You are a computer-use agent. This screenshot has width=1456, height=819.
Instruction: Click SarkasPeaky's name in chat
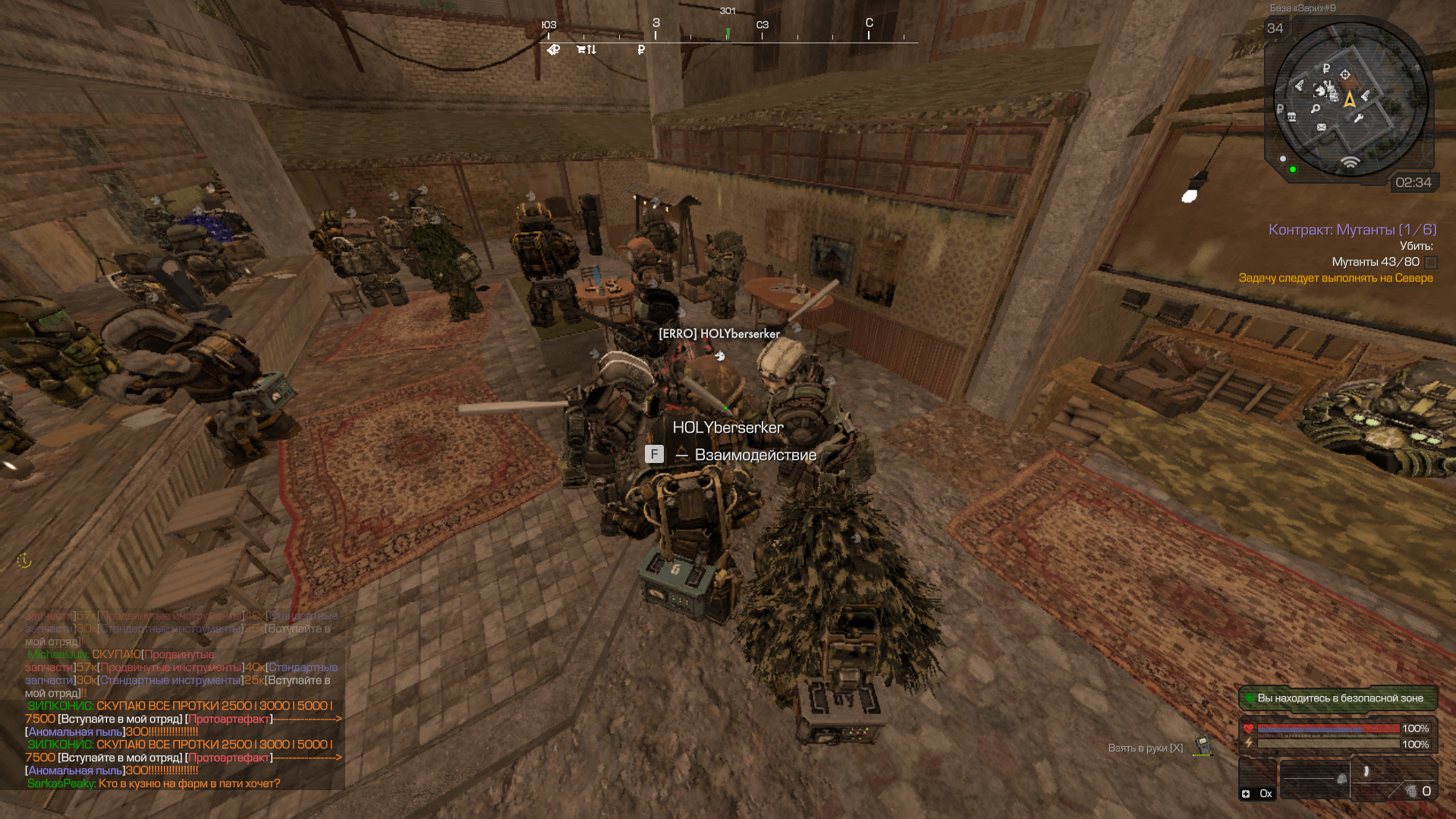[x=61, y=783]
